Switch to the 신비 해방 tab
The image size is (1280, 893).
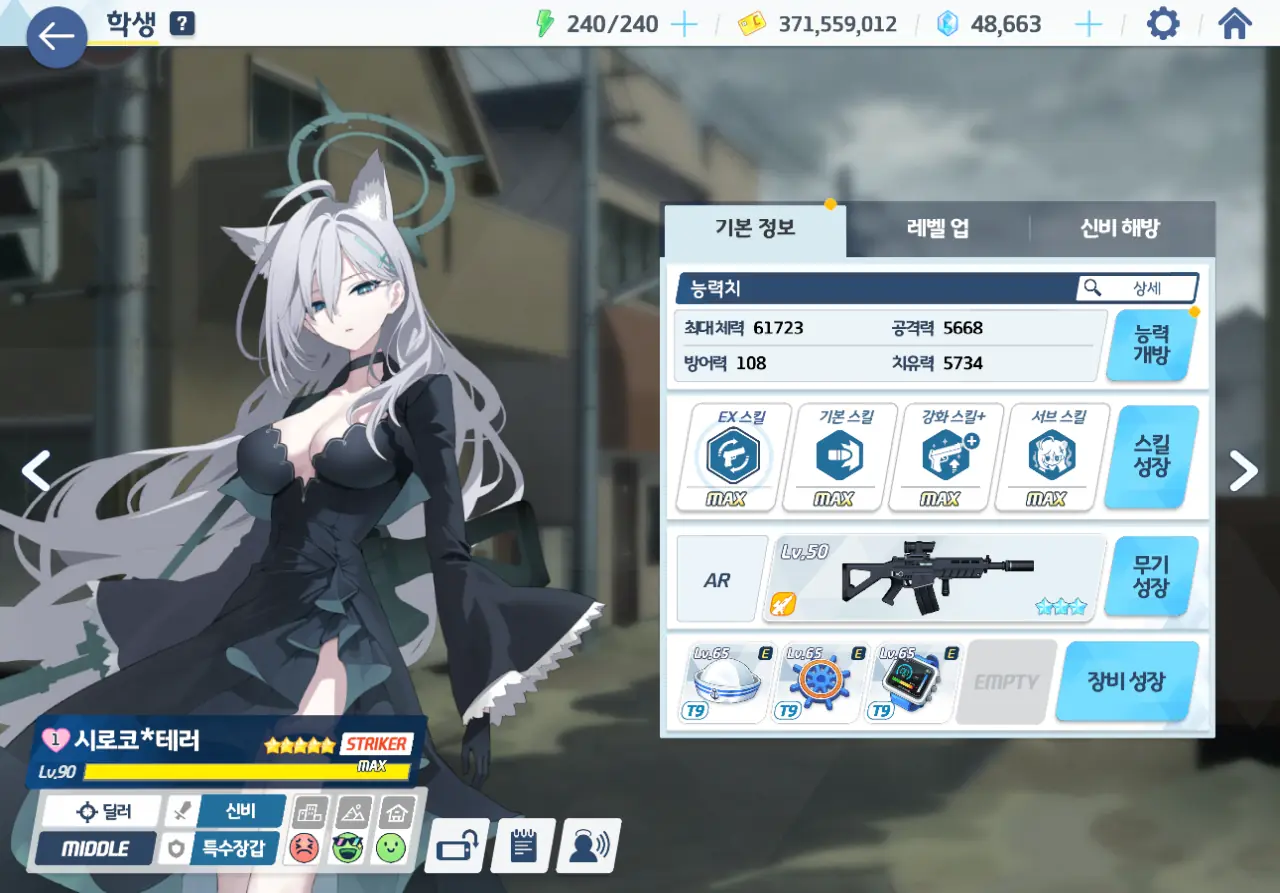[x=1120, y=228]
